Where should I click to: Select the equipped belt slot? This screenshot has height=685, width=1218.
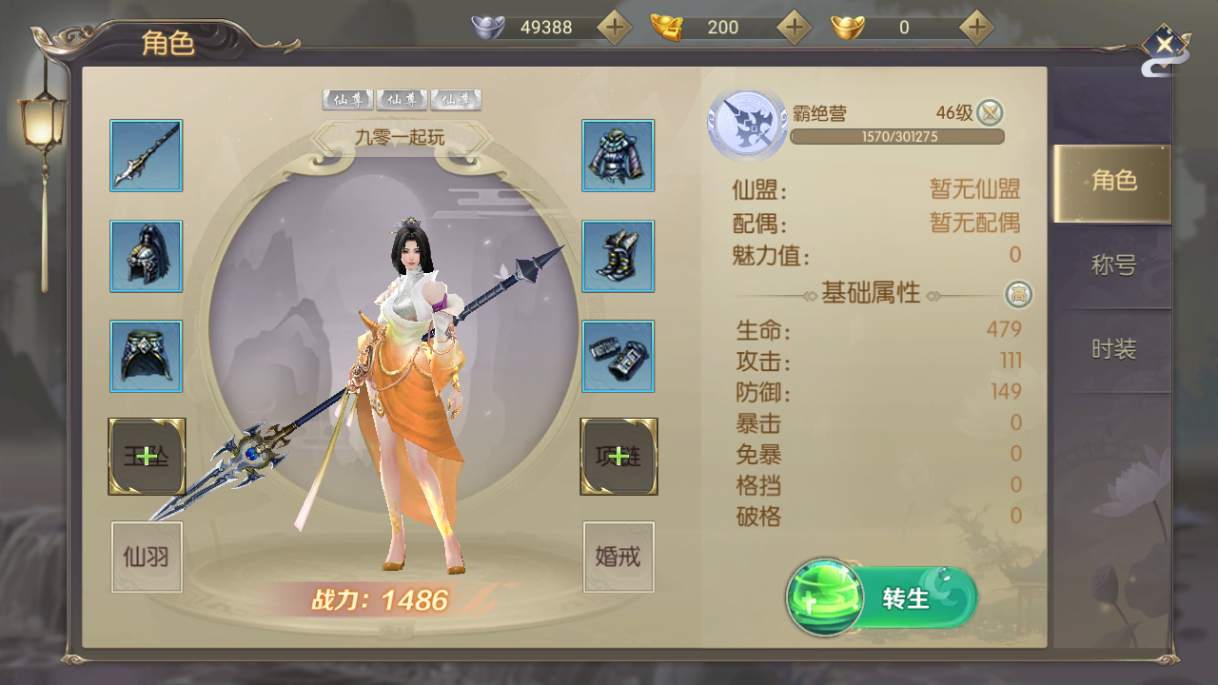pos(146,356)
